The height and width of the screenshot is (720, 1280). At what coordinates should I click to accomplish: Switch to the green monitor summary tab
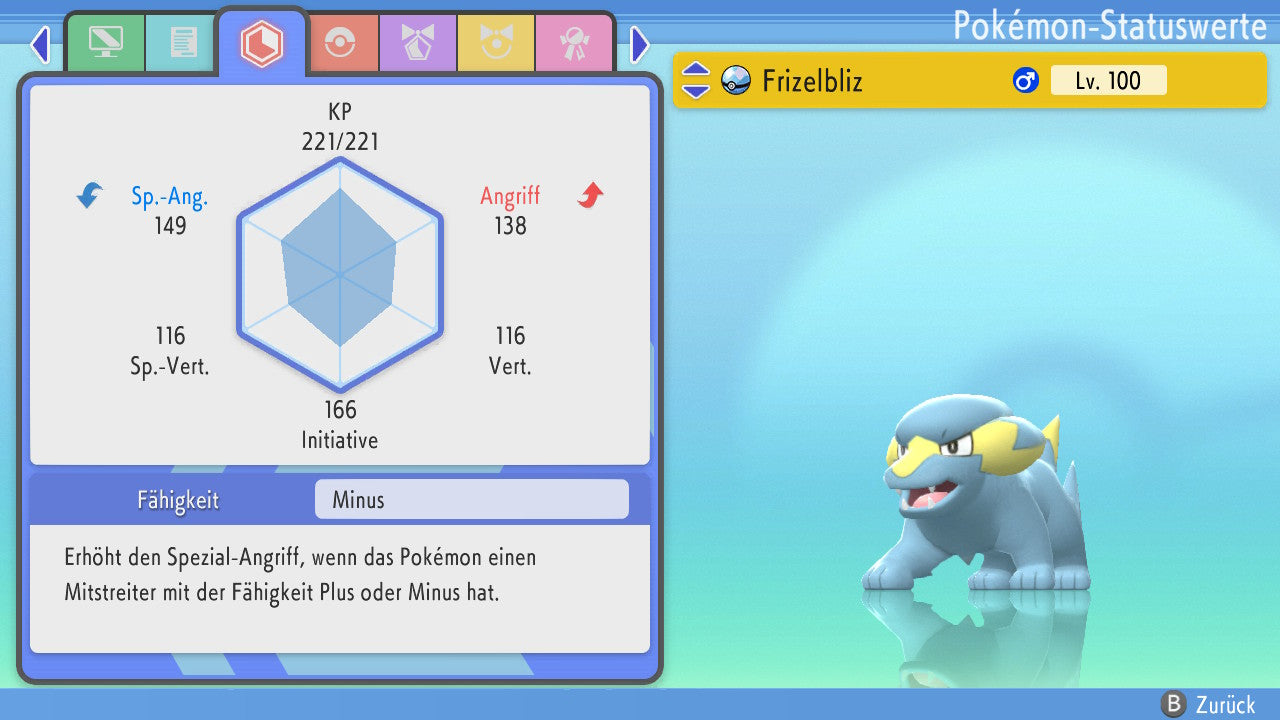coord(105,43)
